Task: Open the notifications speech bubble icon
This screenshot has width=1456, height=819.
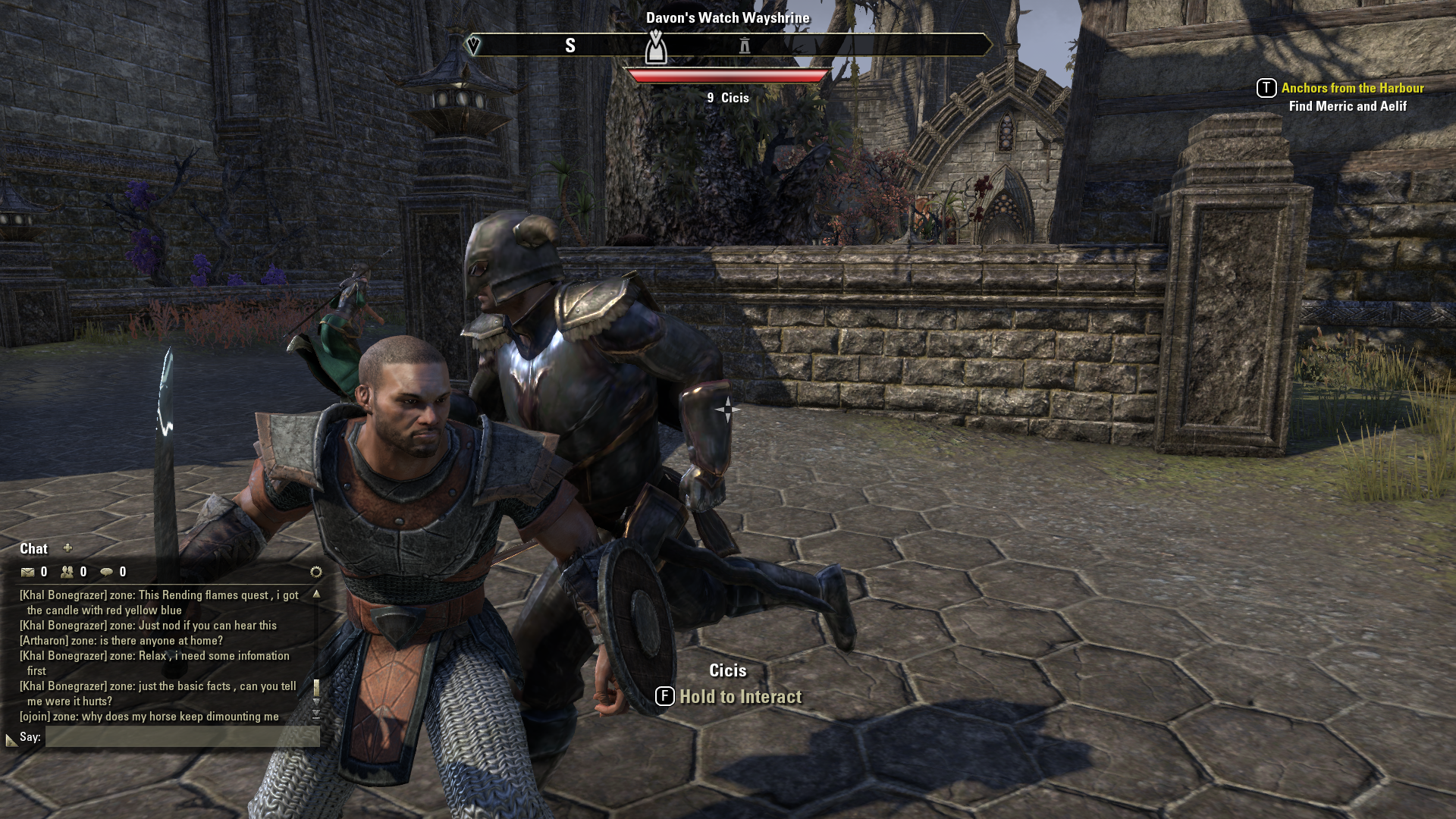Action: tap(107, 573)
